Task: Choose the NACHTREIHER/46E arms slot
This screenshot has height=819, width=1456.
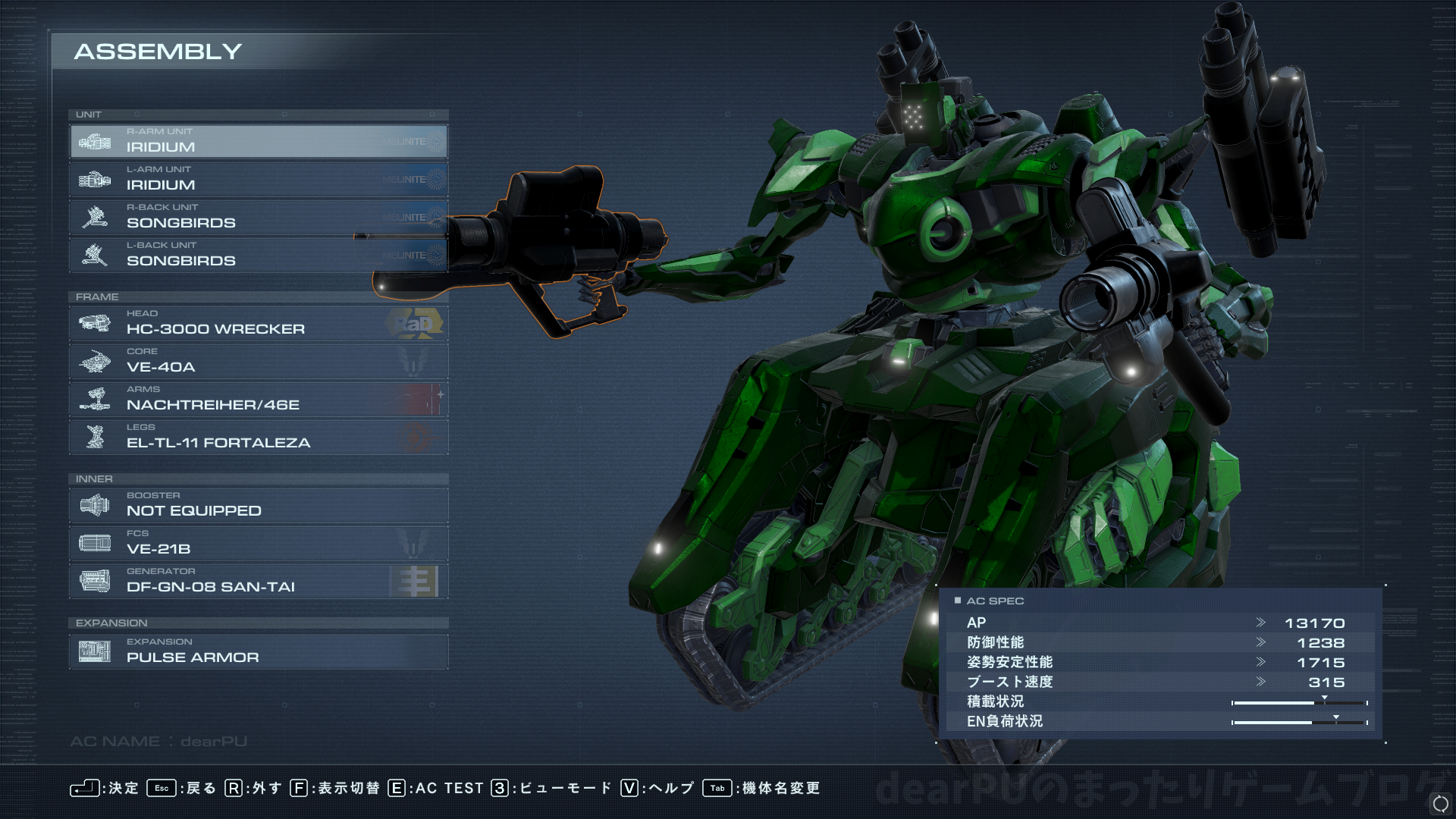Action: [258, 400]
